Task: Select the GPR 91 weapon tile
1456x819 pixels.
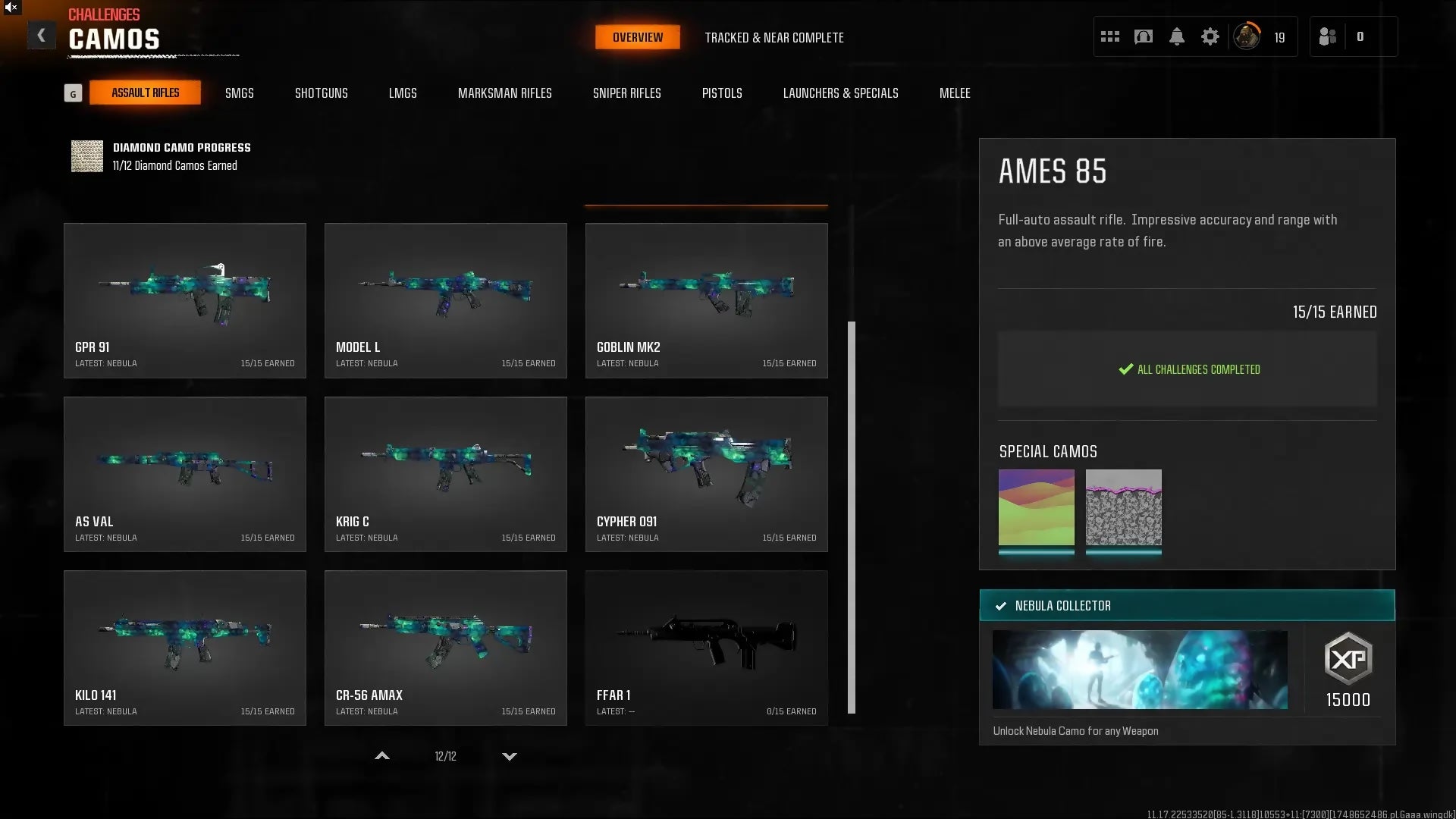Action: pyautogui.click(x=185, y=300)
